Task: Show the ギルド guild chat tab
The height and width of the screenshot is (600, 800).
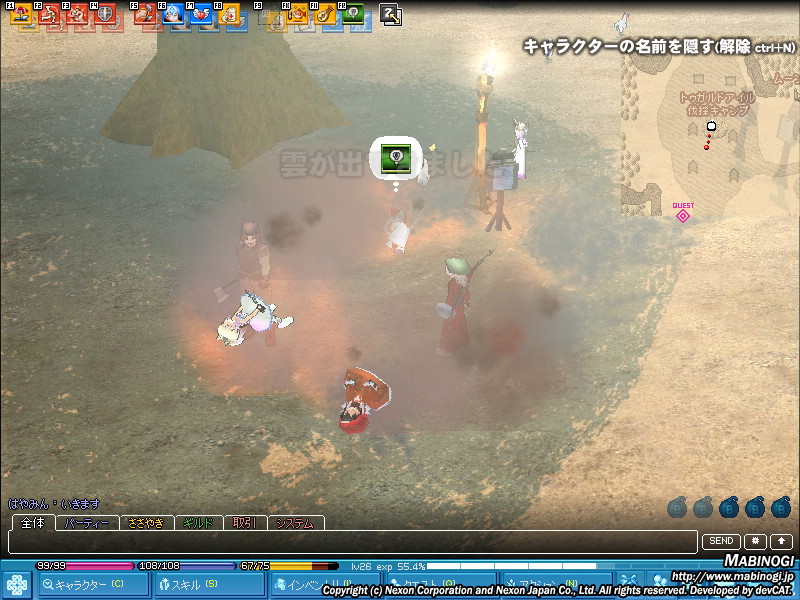Action: tap(200, 523)
